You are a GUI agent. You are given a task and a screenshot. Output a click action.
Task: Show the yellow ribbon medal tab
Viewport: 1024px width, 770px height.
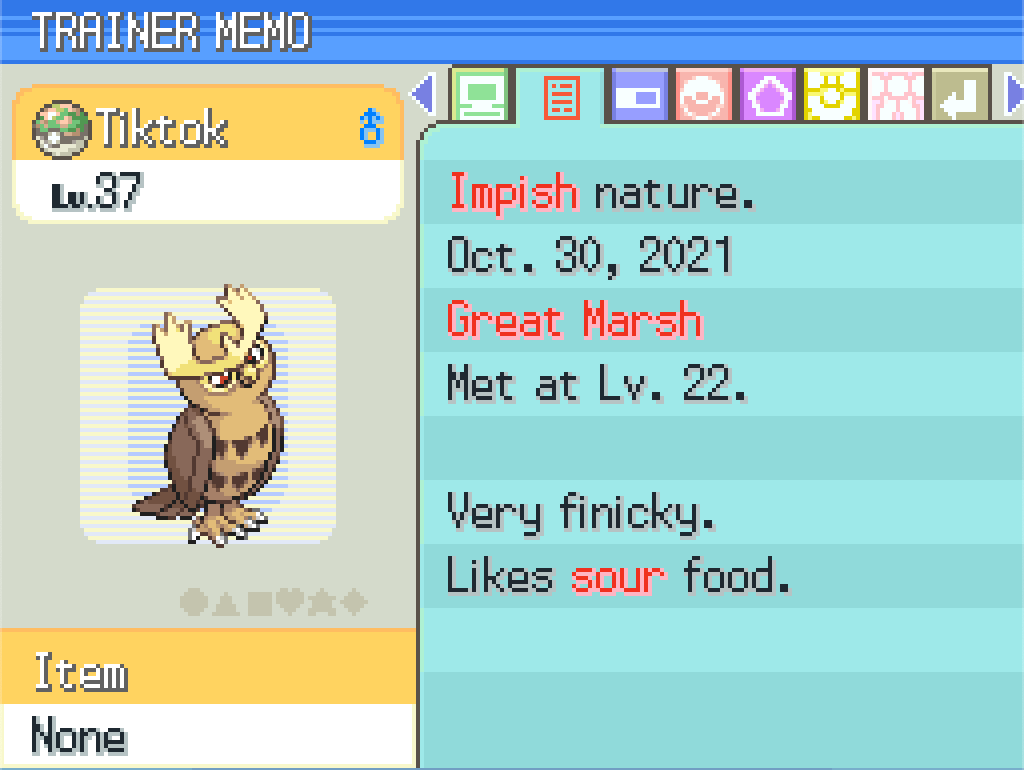tap(832, 96)
